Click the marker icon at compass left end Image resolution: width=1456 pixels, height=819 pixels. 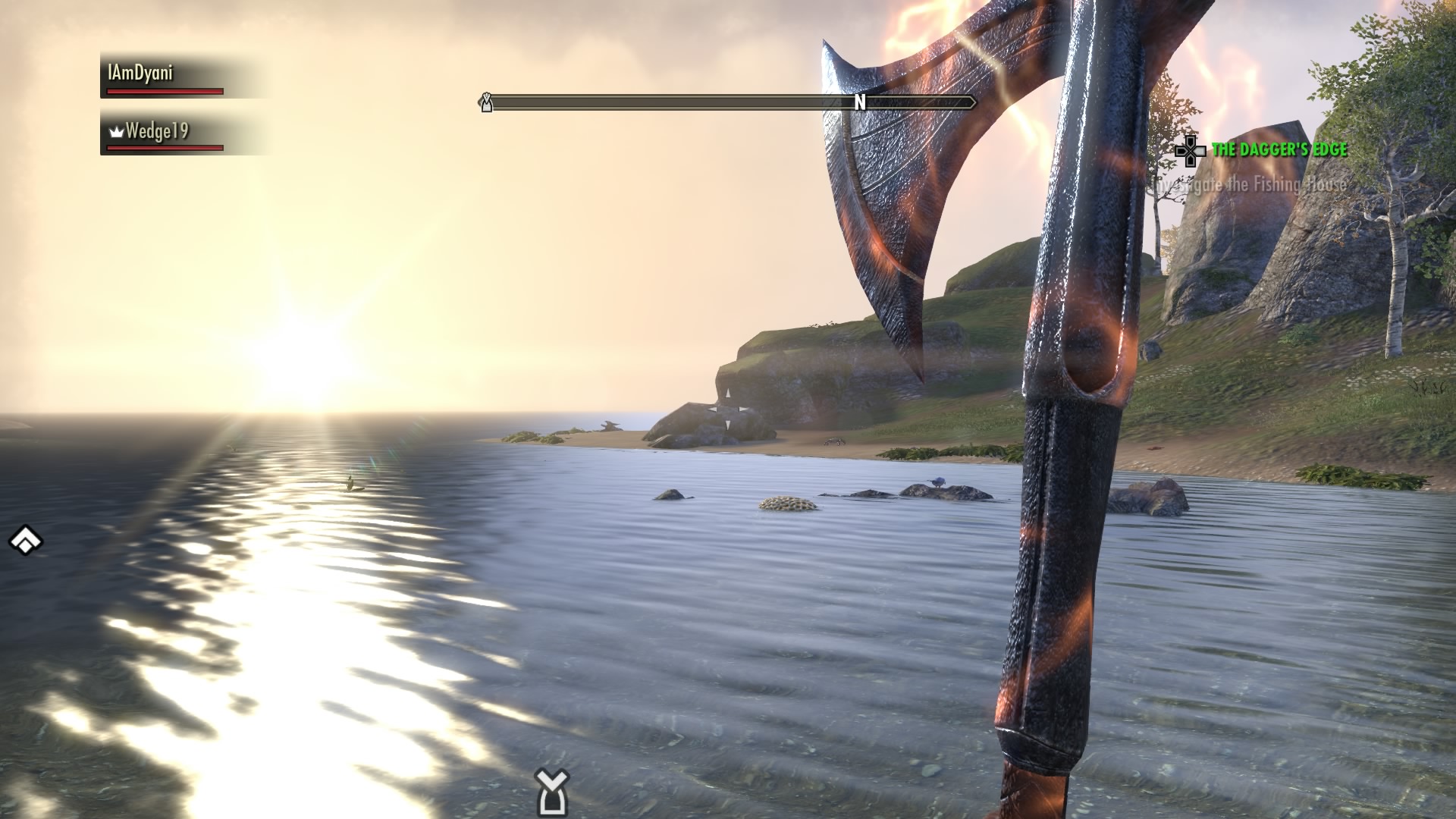point(485,102)
